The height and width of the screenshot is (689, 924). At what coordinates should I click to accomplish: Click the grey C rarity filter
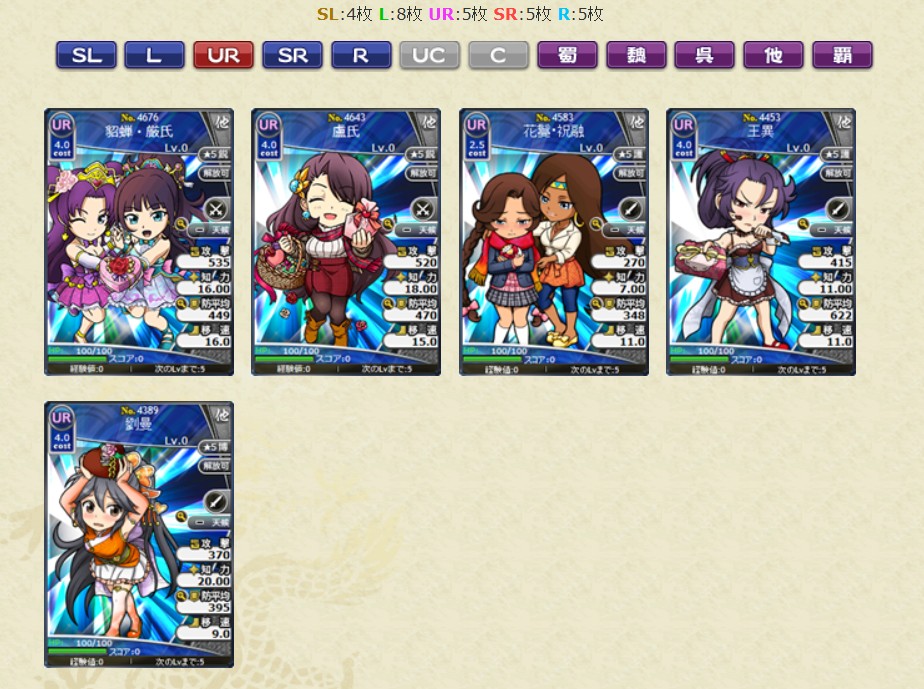[498, 55]
